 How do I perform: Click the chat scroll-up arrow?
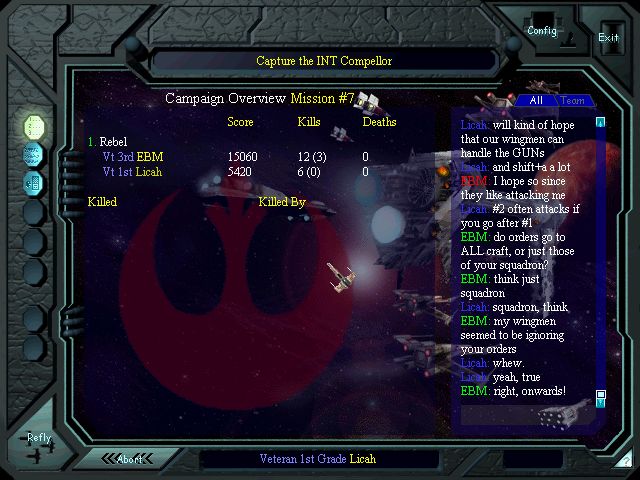[601, 123]
